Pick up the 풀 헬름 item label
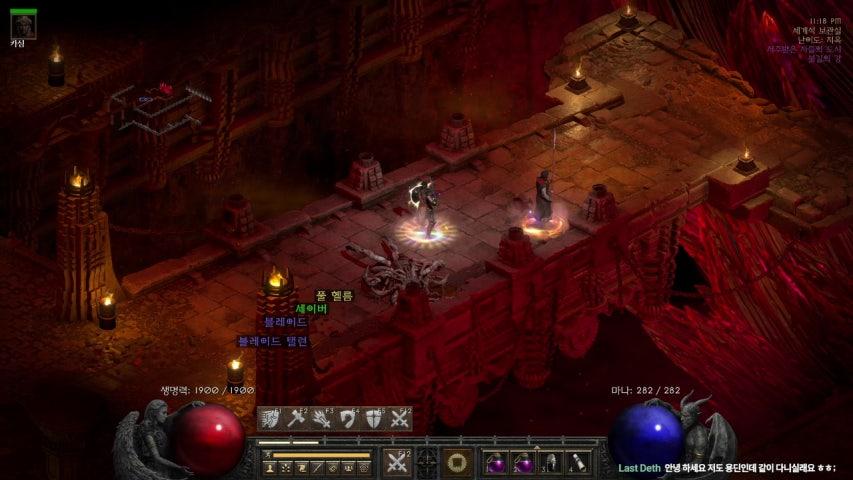This screenshot has height=480, width=853. point(334,295)
